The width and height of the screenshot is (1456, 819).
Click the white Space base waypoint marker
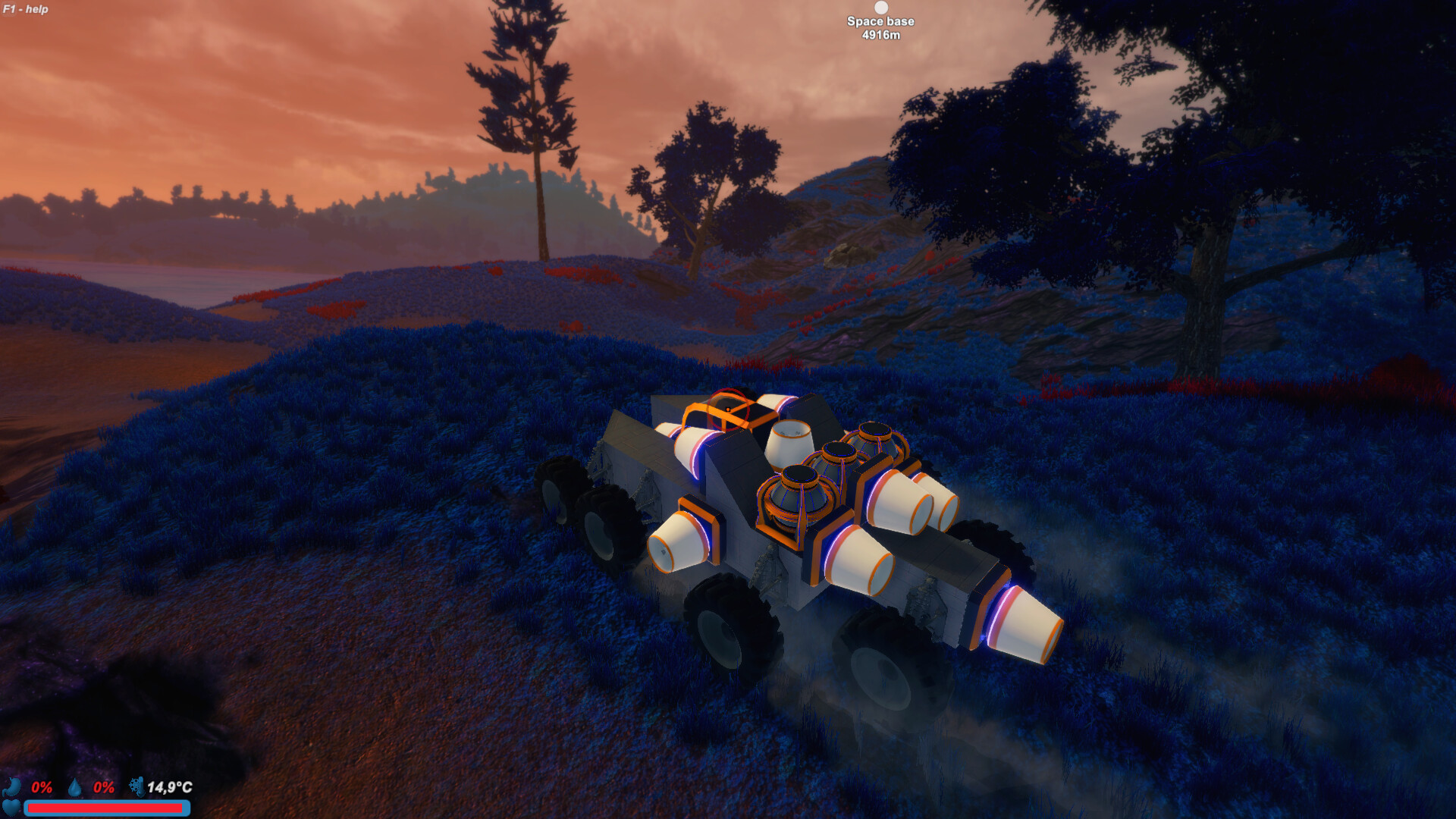(880, 8)
